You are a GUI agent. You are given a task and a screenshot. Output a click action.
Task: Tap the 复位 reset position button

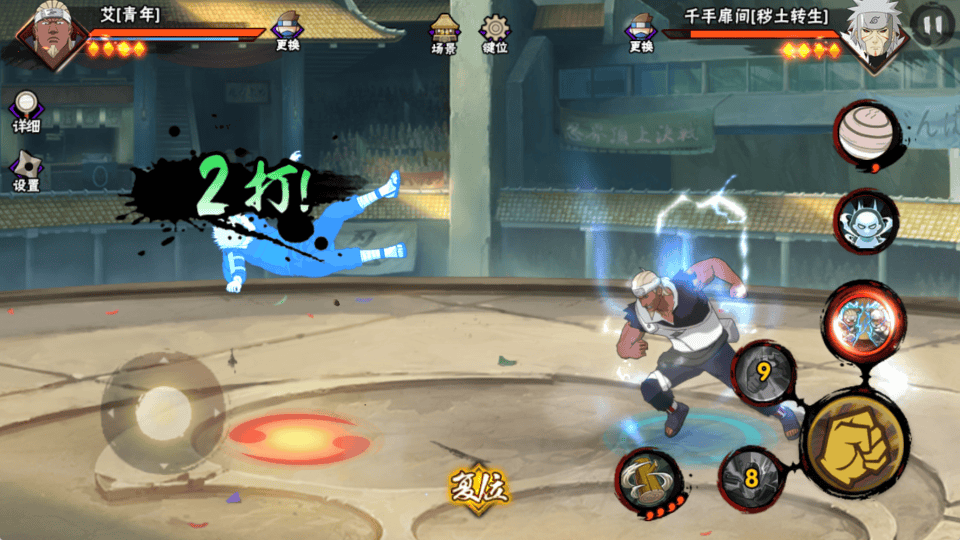[x=479, y=488]
